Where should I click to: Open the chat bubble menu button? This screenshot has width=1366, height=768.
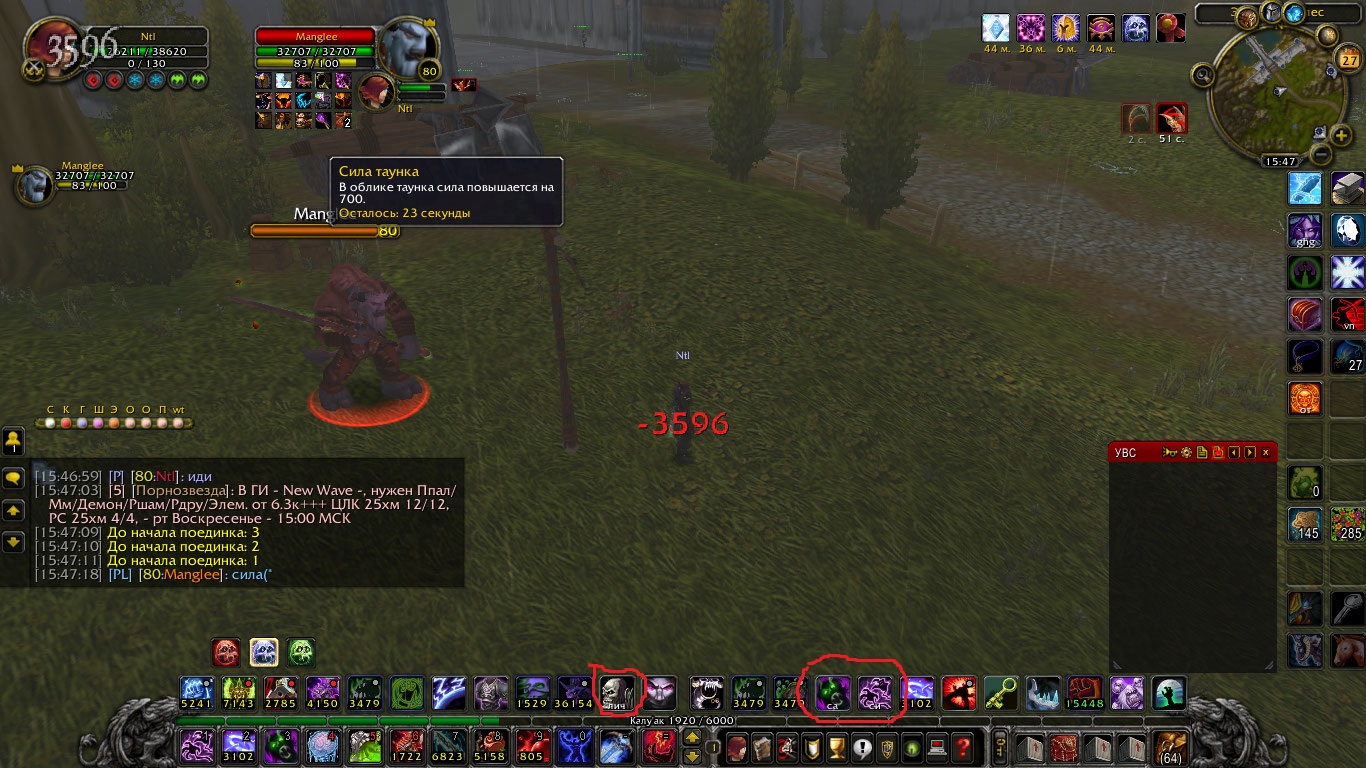pyautogui.click(x=14, y=478)
